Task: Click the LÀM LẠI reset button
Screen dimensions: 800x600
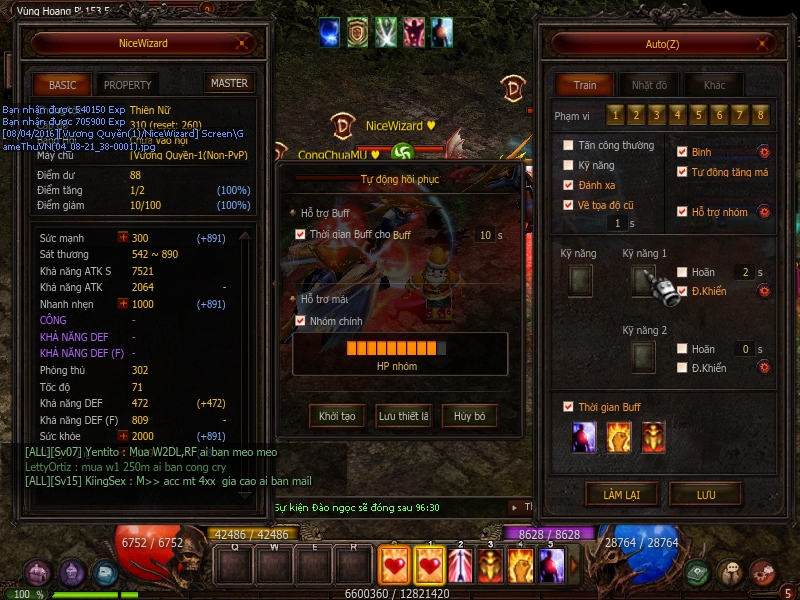Action: pyautogui.click(x=620, y=494)
